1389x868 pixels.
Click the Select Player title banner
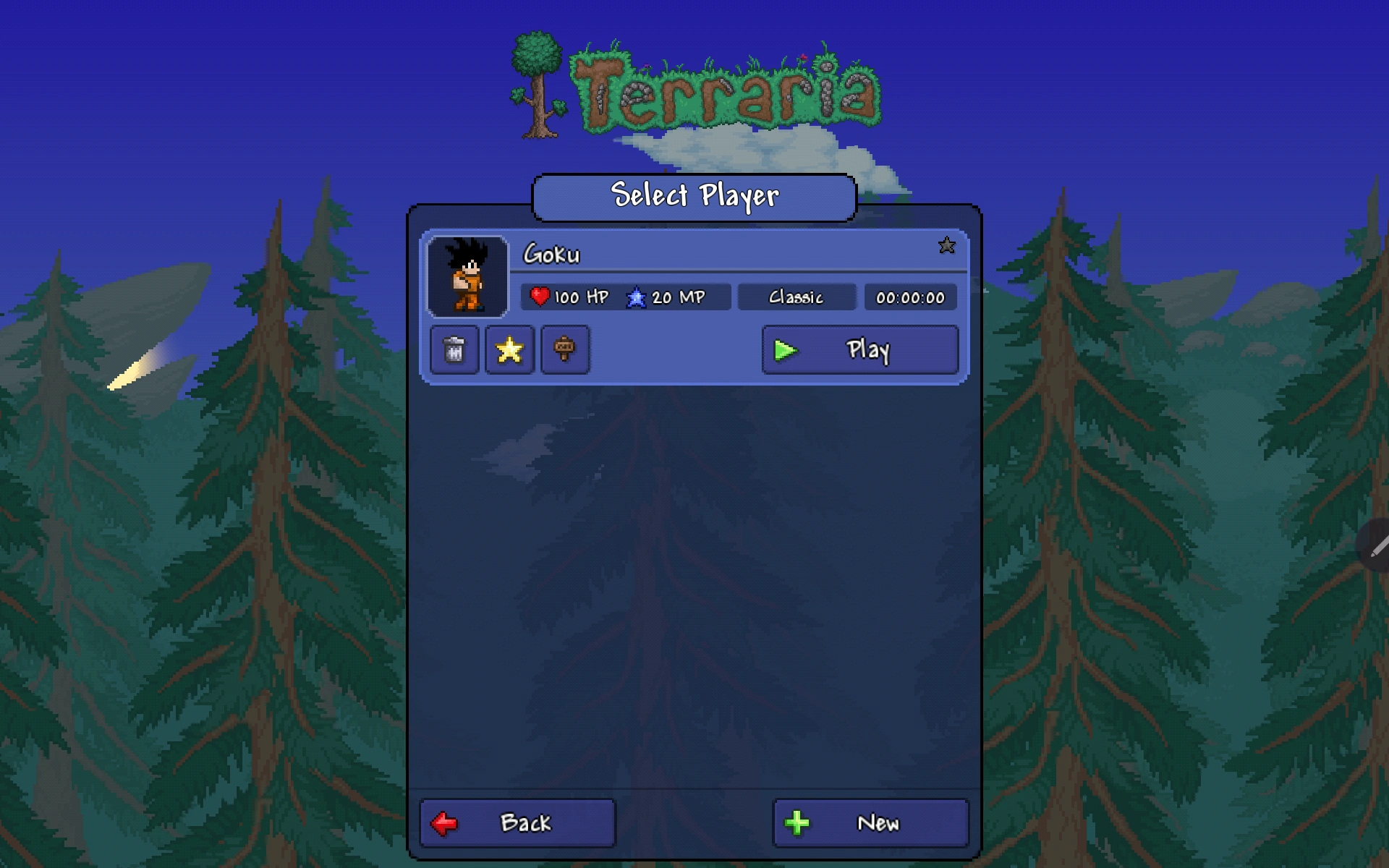click(x=694, y=195)
